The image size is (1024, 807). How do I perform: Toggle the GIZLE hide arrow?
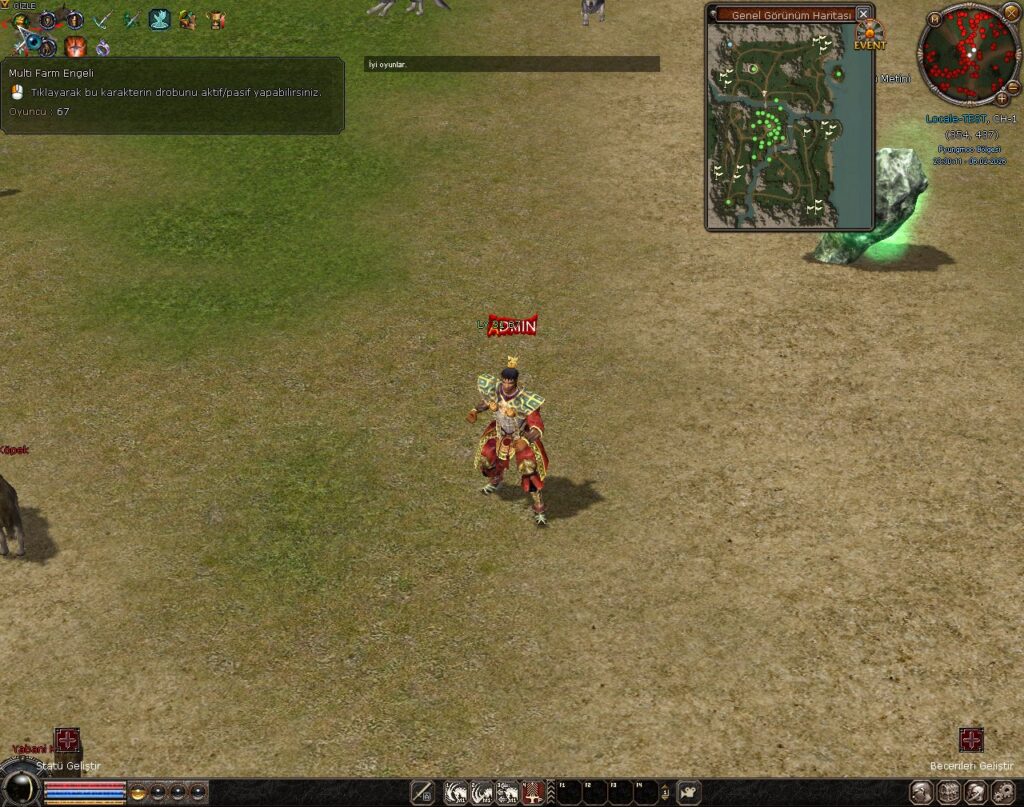pyautogui.click(x=5, y=5)
